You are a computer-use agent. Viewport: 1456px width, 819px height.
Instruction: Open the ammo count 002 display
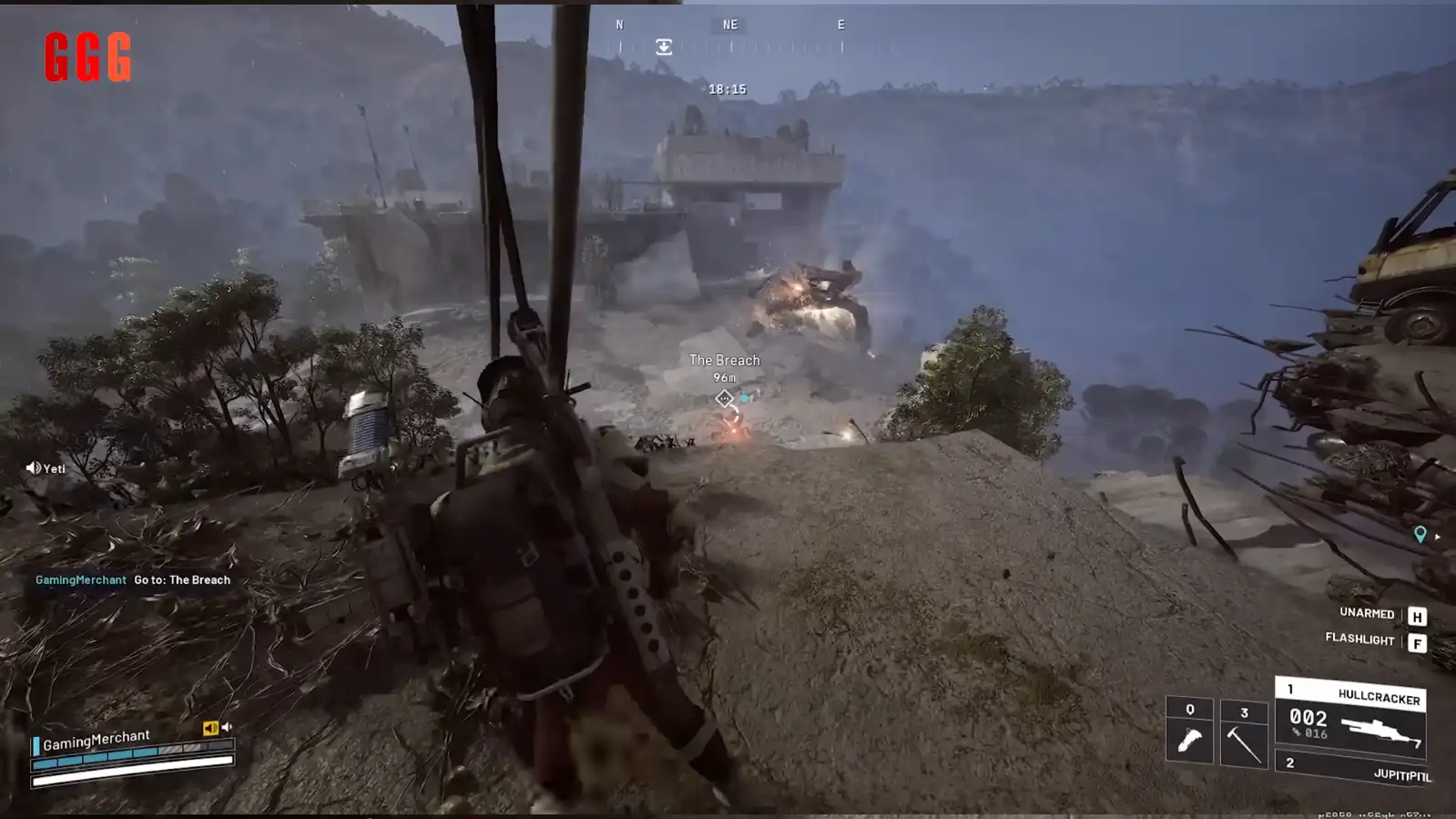click(x=1308, y=719)
